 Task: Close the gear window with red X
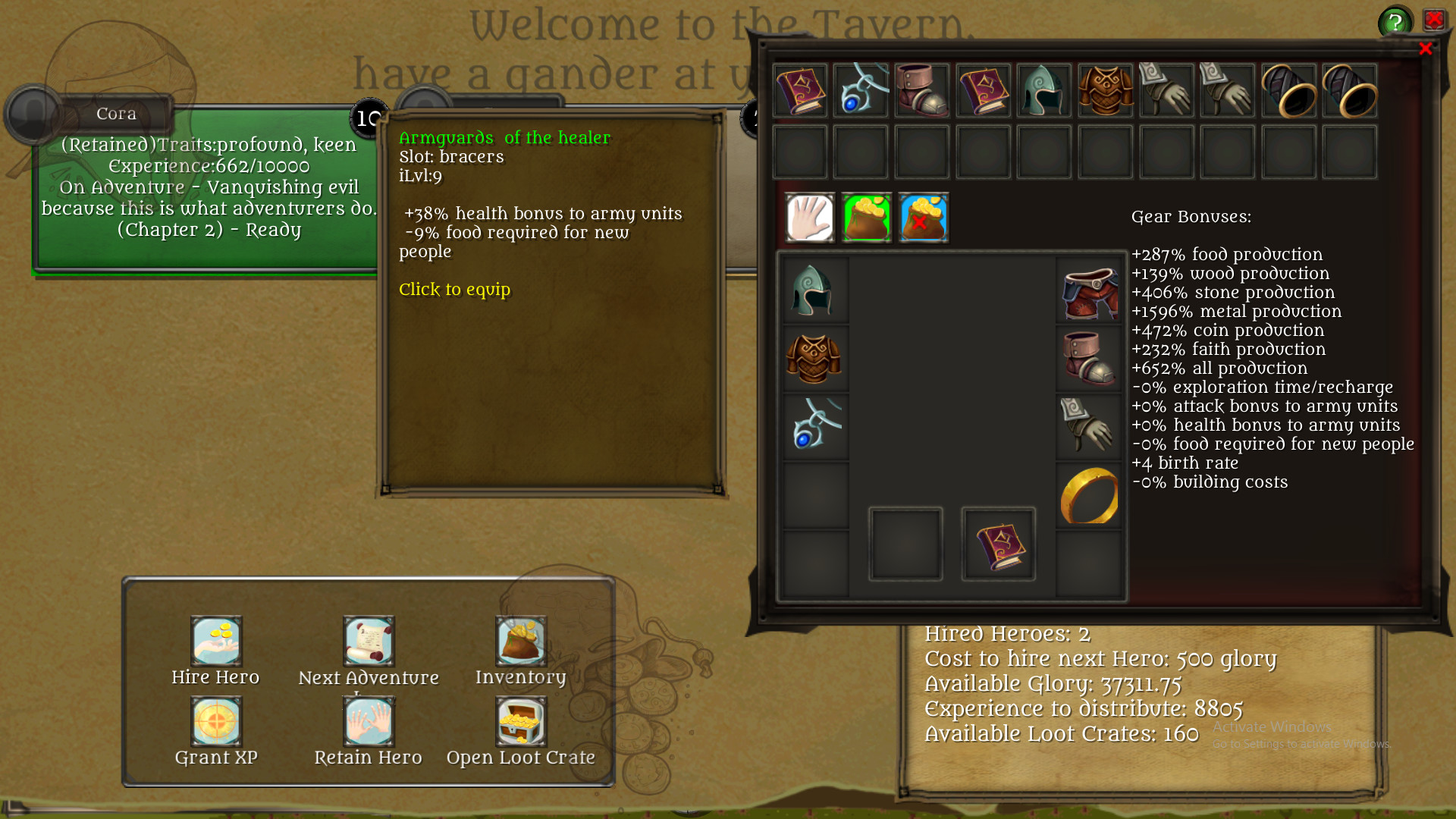(1427, 48)
